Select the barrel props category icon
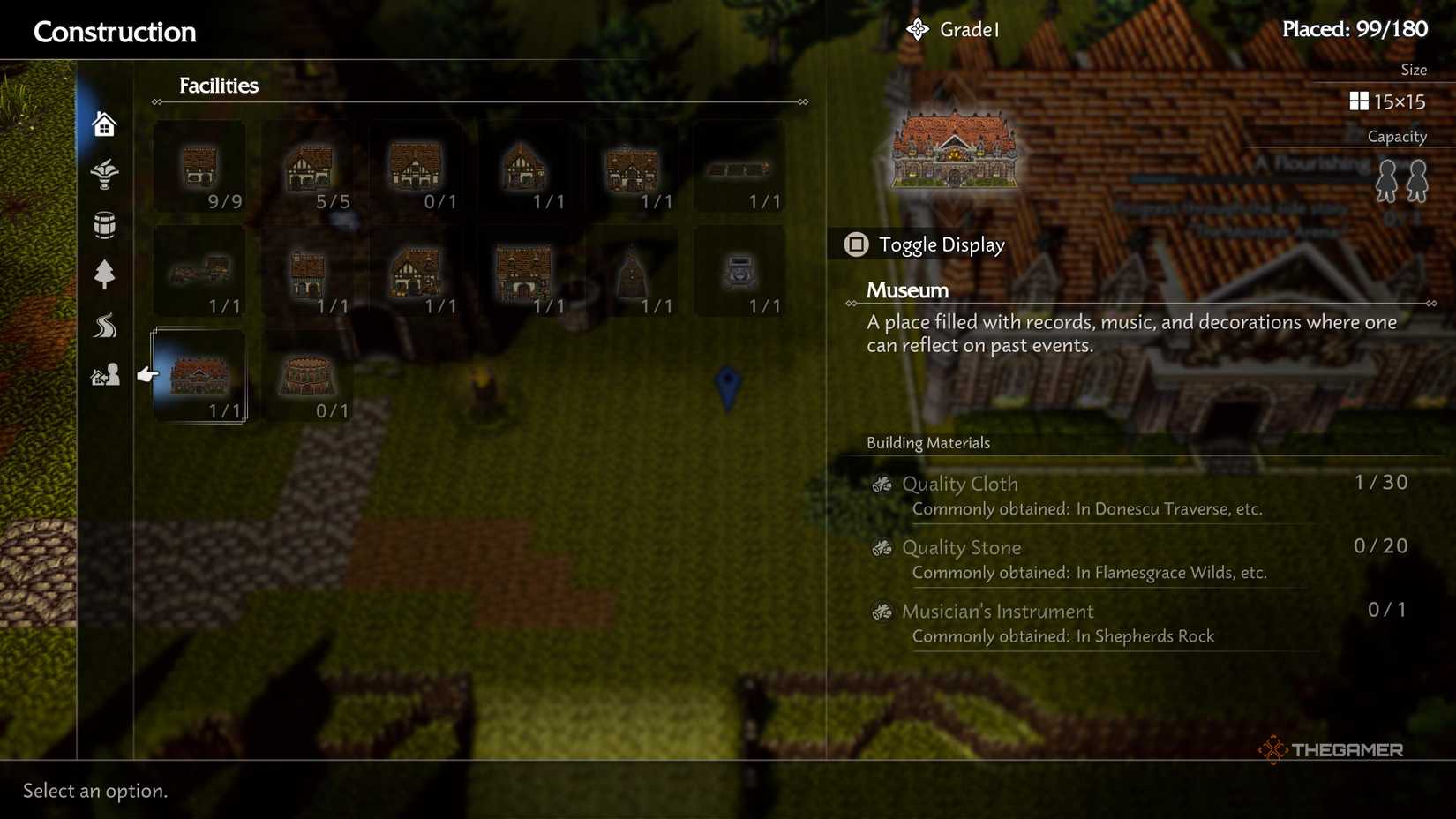The height and width of the screenshot is (819, 1456). point(104,224)
